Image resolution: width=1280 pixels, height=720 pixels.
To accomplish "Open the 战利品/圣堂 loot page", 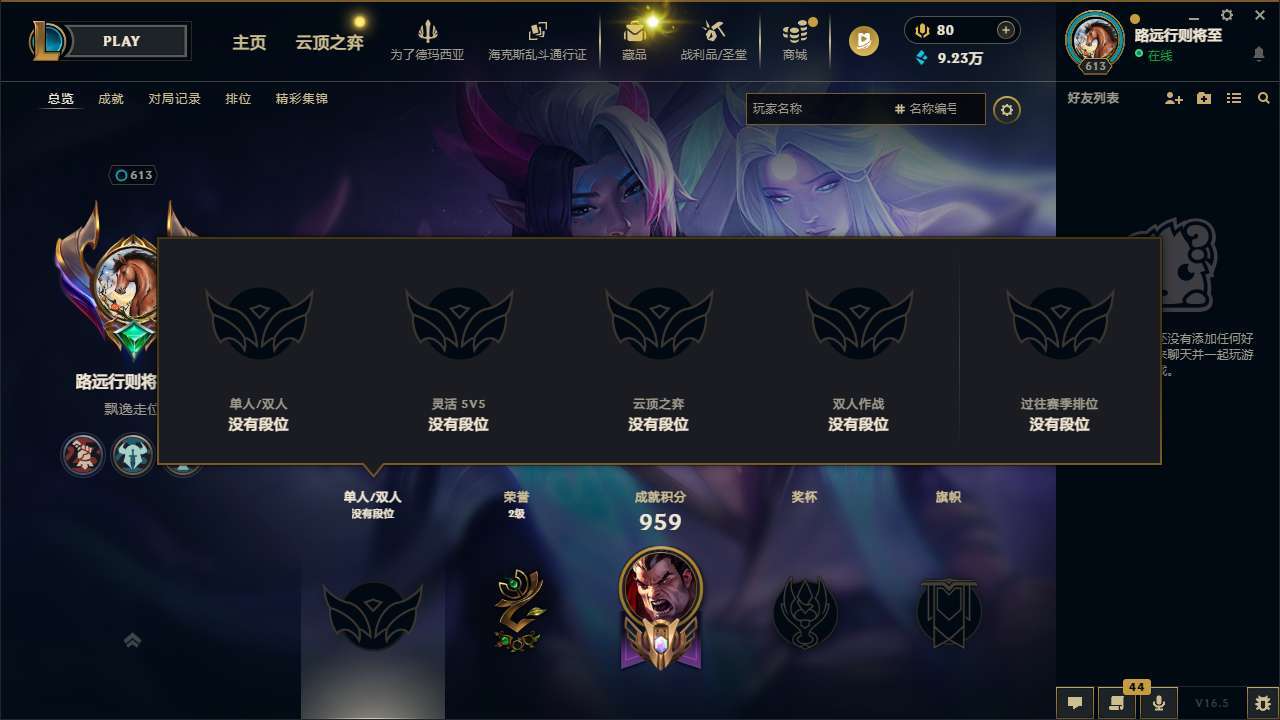I will pyautogui.click(x=713, y=40).
